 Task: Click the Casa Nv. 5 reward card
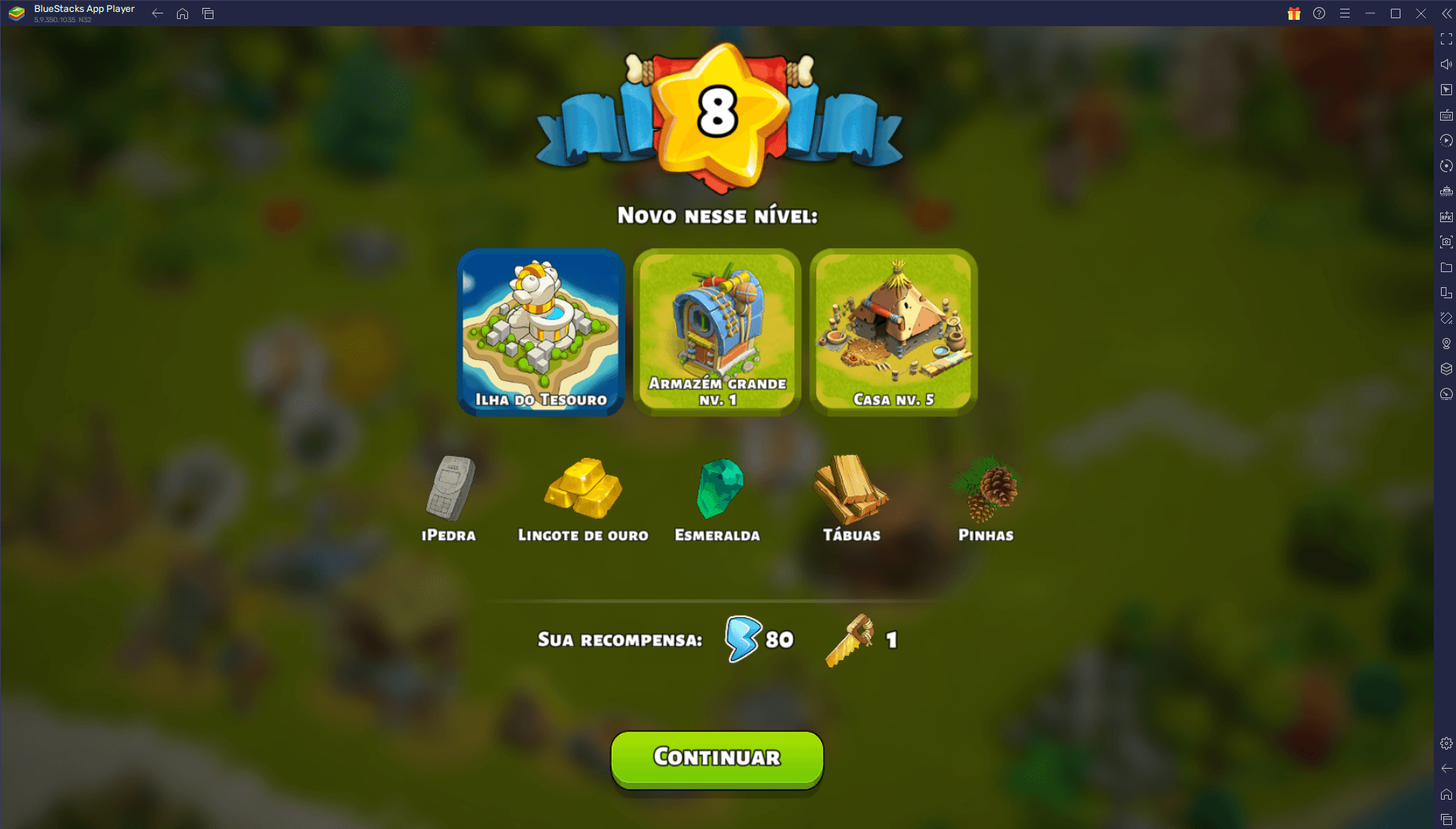pyautogui.click(x=893, y=332)
